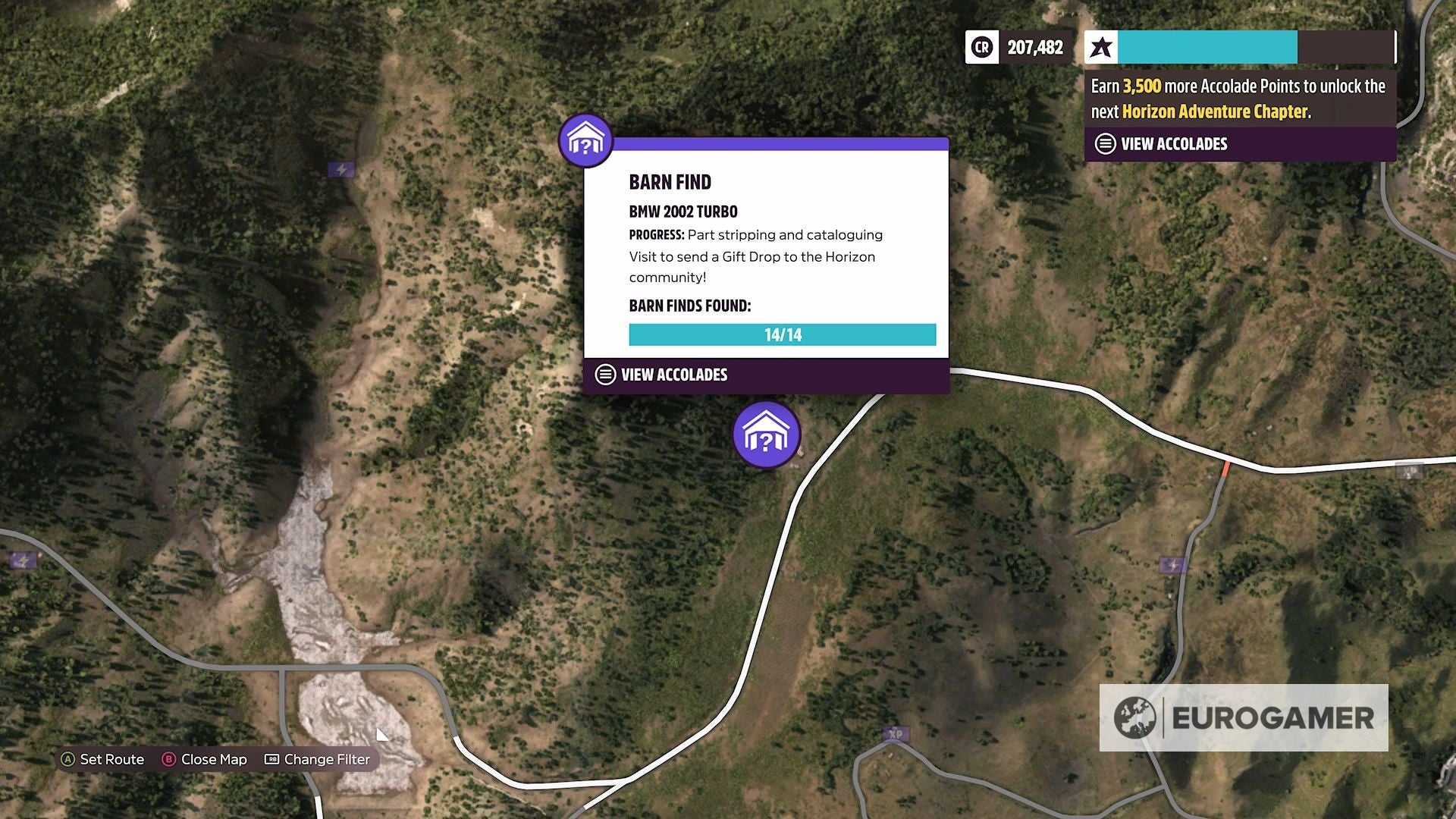This screenshot has height=819, width=1456.
Task: Click the barn icon on the popup header
Action: tap(584, 140)
